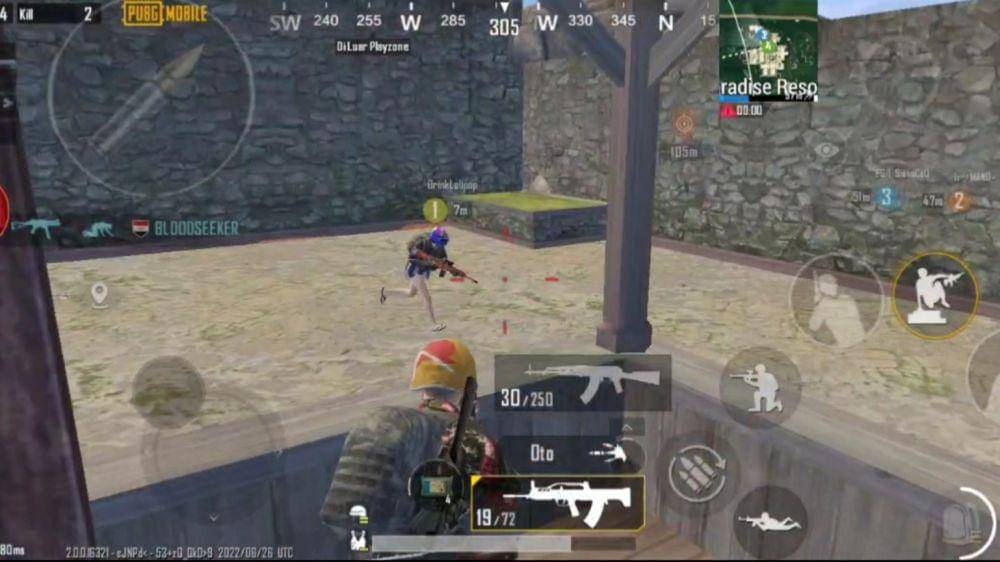Image resolution: width=1000 pixels, height=562 pixels.
Task: Tap the gold-ringed jump button
Action: point(934,295)
